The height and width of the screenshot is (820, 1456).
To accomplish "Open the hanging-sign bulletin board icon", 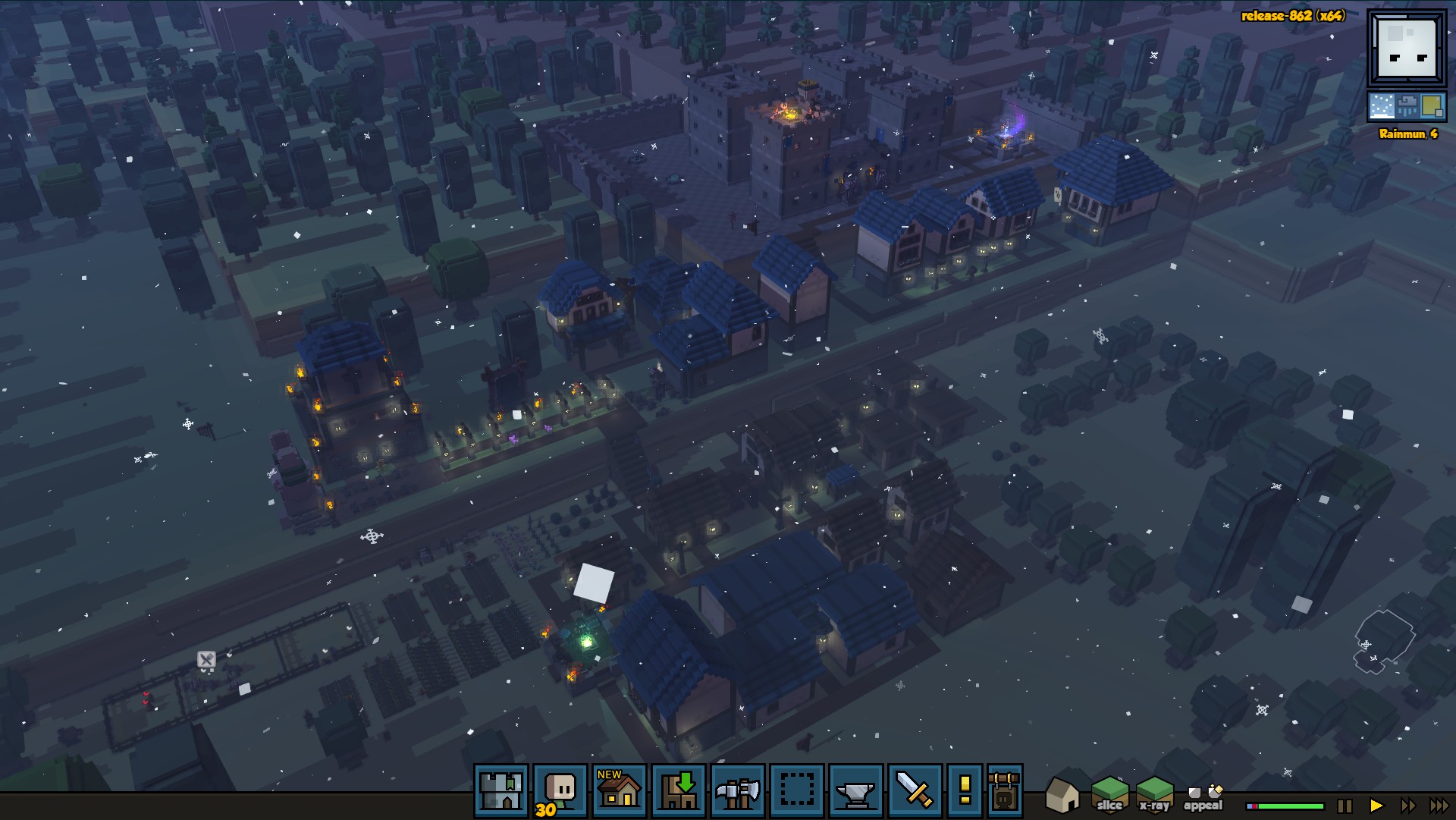I will click(1005, 791).
